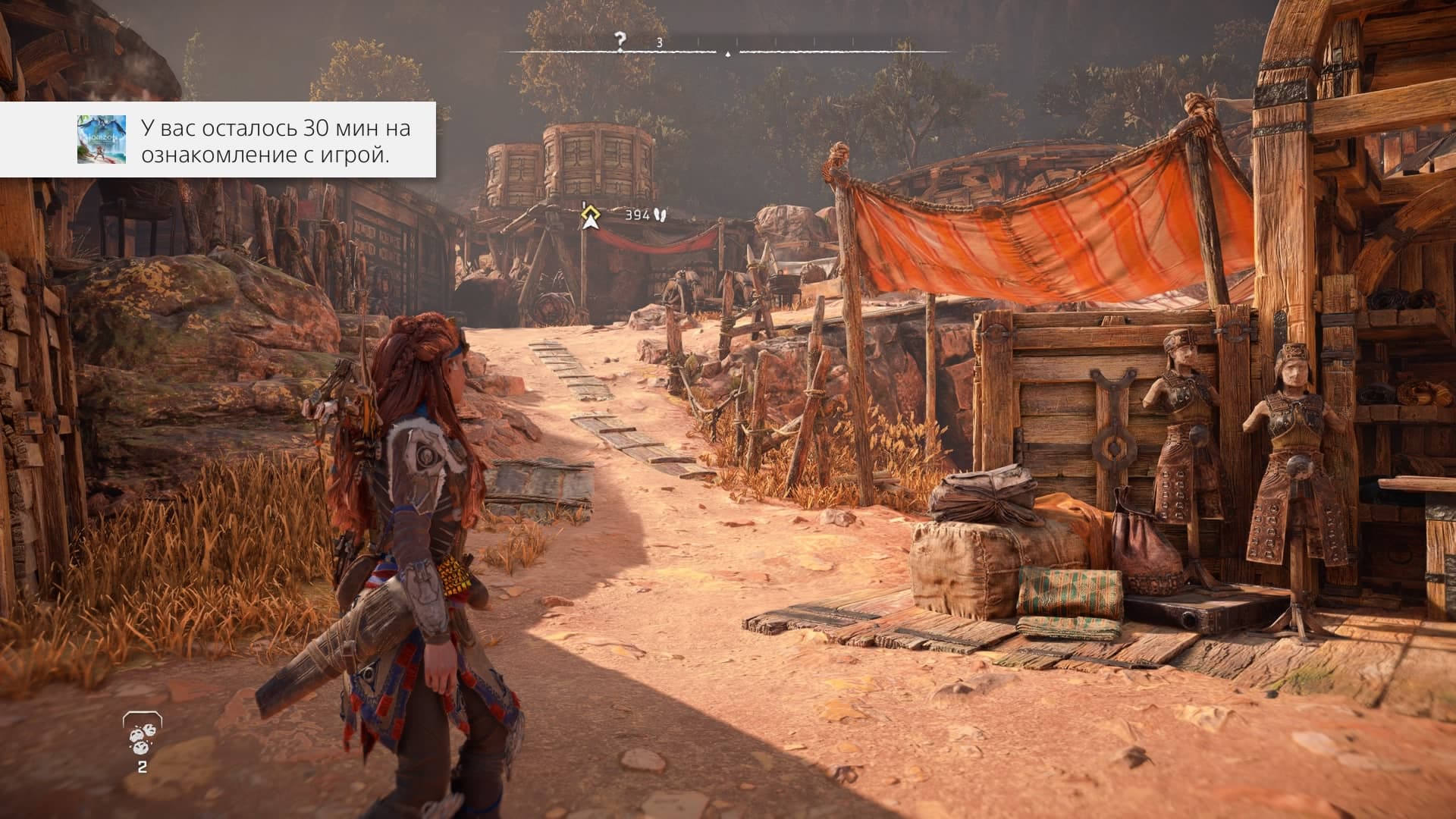Select the yellow quest waypoint marker
Image resolution: width=1456 pixels, height=819 pixels.
(x=590, y=217)
